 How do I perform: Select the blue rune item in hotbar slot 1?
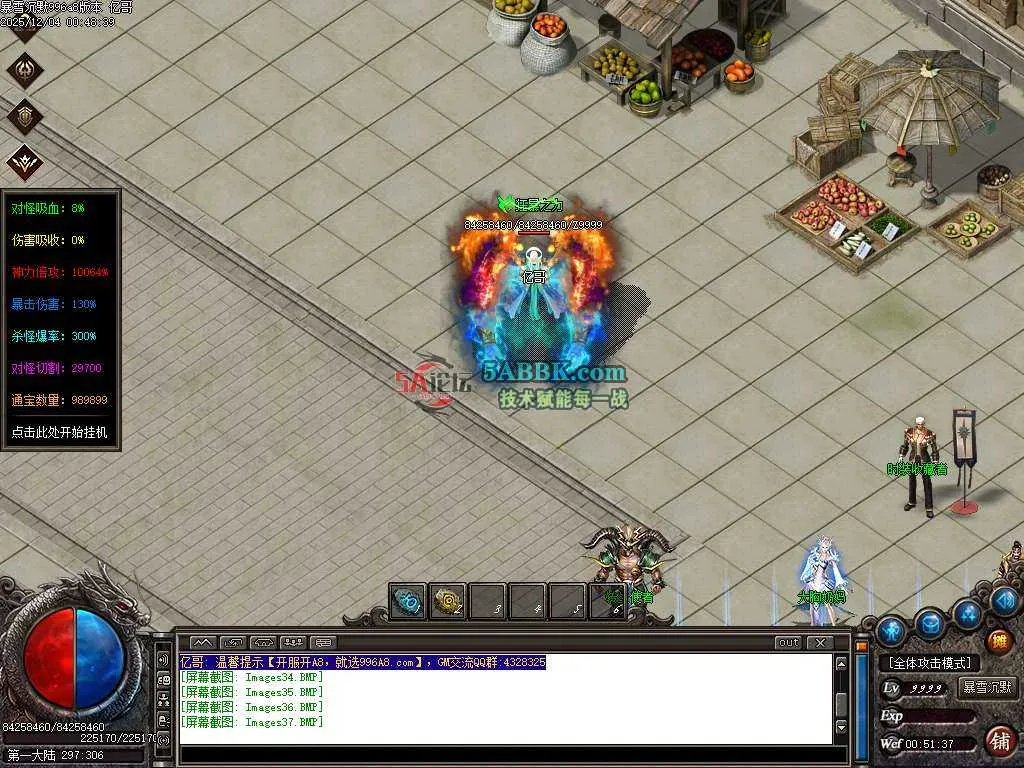tap(407, 602)
